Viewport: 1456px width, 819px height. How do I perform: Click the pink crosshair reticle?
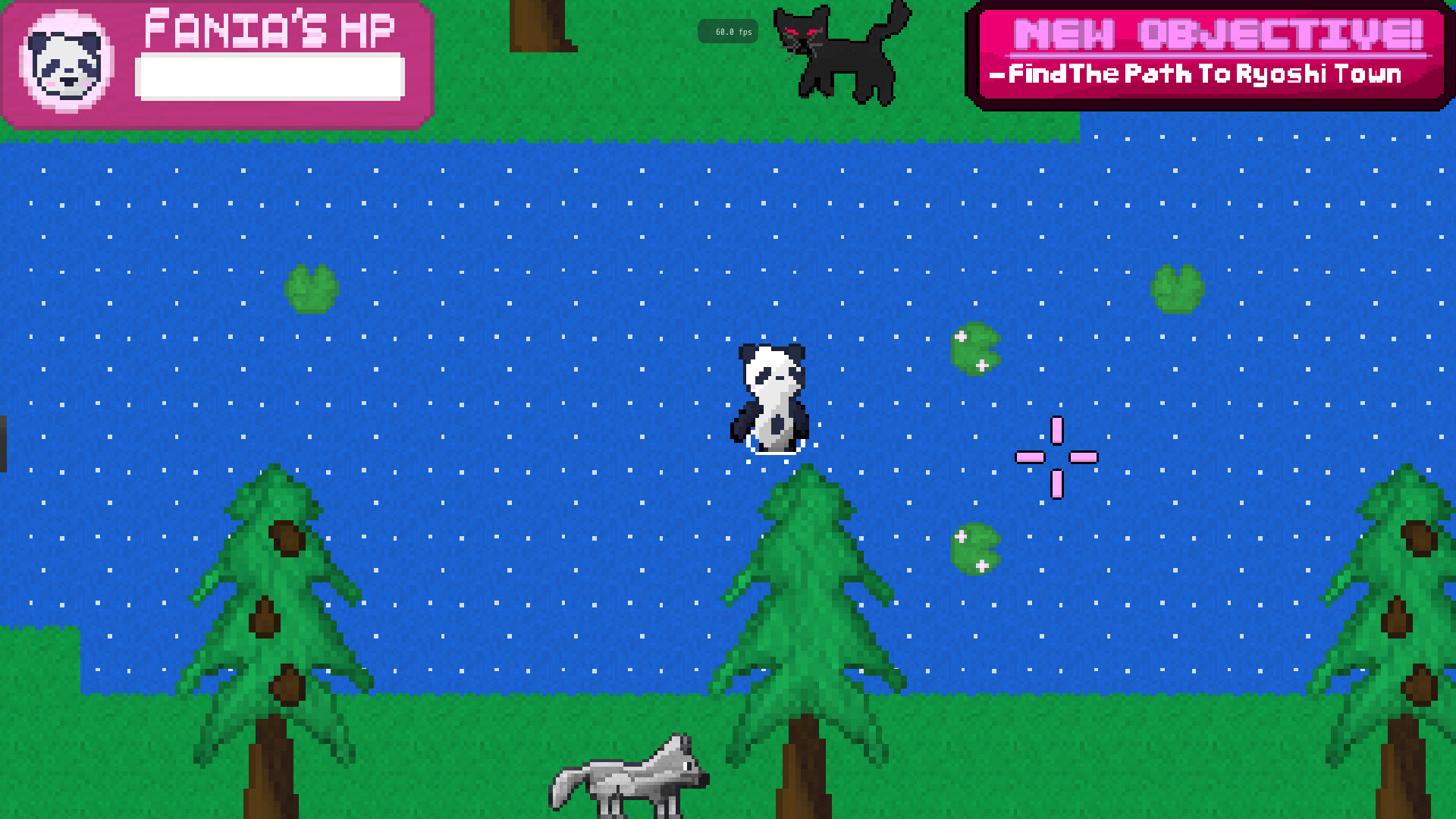tap(1056, 457)
